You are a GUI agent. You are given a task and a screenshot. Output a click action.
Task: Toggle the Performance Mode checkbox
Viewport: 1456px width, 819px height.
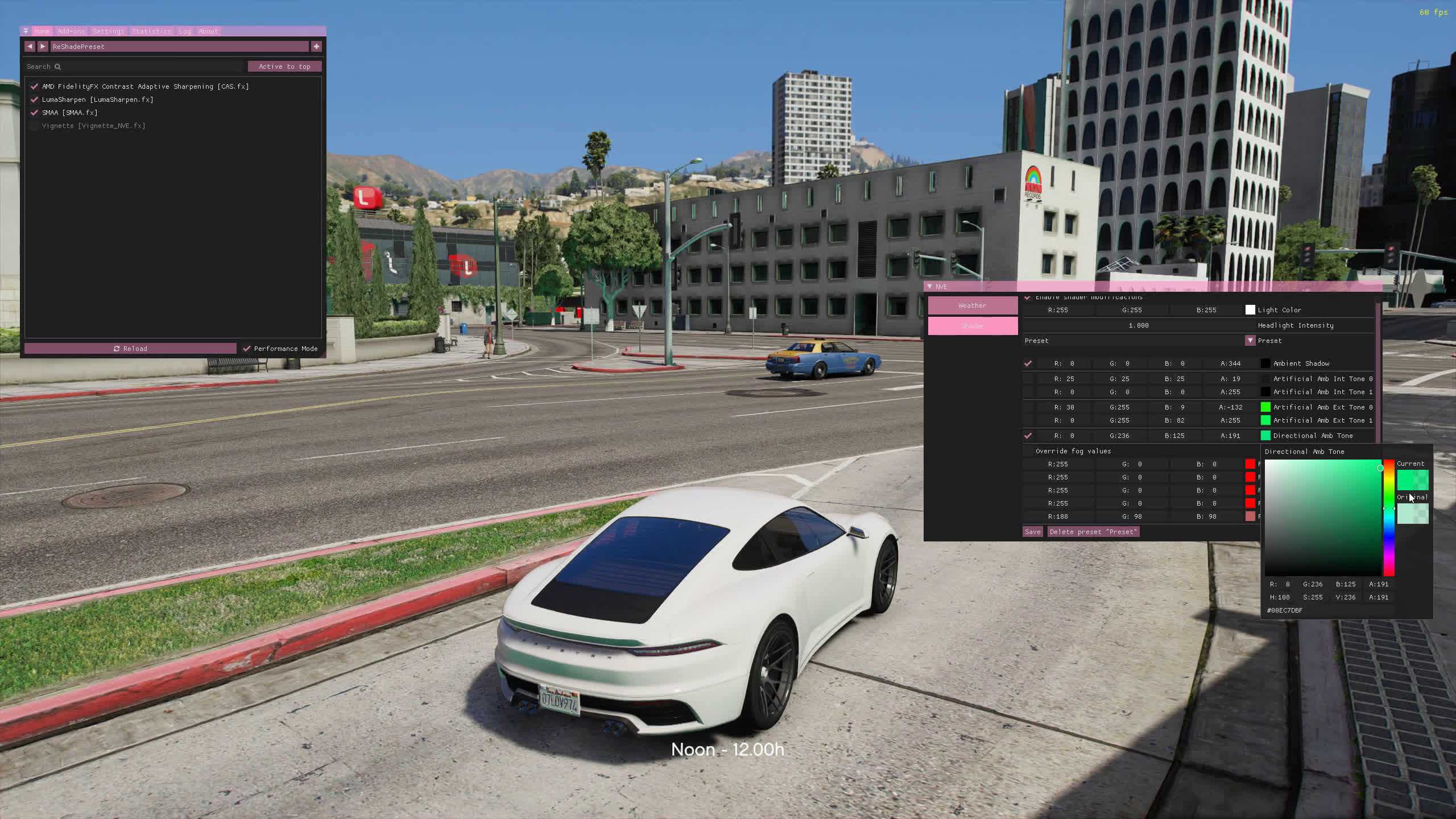tap(247, 349)
